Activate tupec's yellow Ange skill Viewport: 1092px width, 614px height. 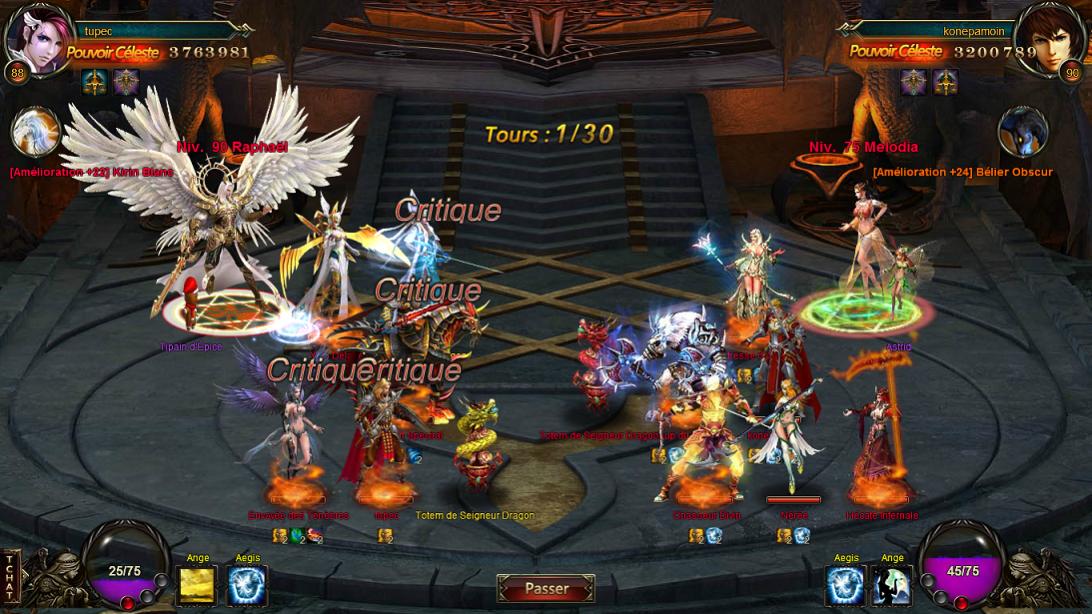[196, 586]
